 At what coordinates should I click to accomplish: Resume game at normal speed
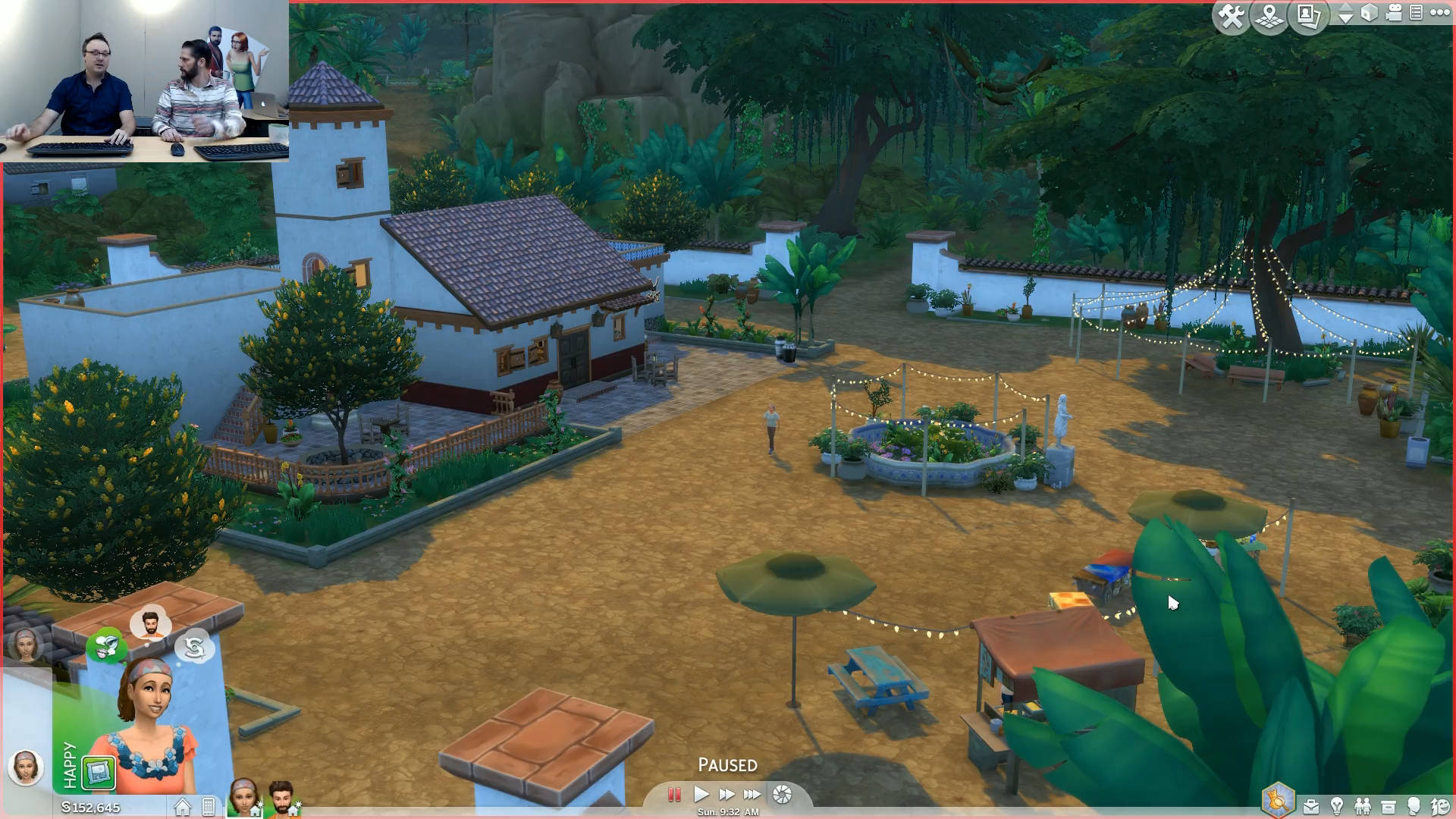click(x=701, y=794)
